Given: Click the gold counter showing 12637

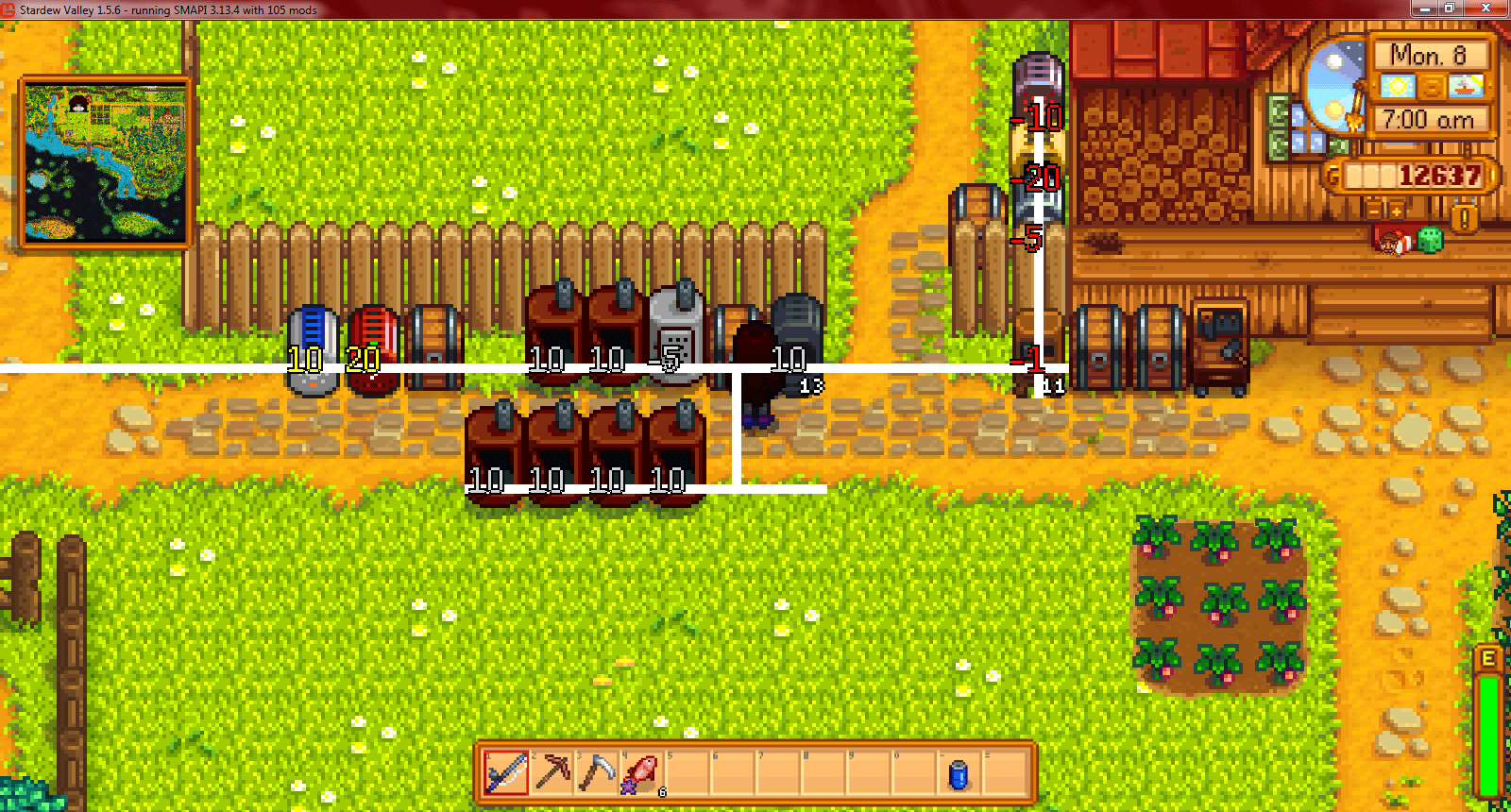Looking at the screenshot, I should [x=1426, y=175].
